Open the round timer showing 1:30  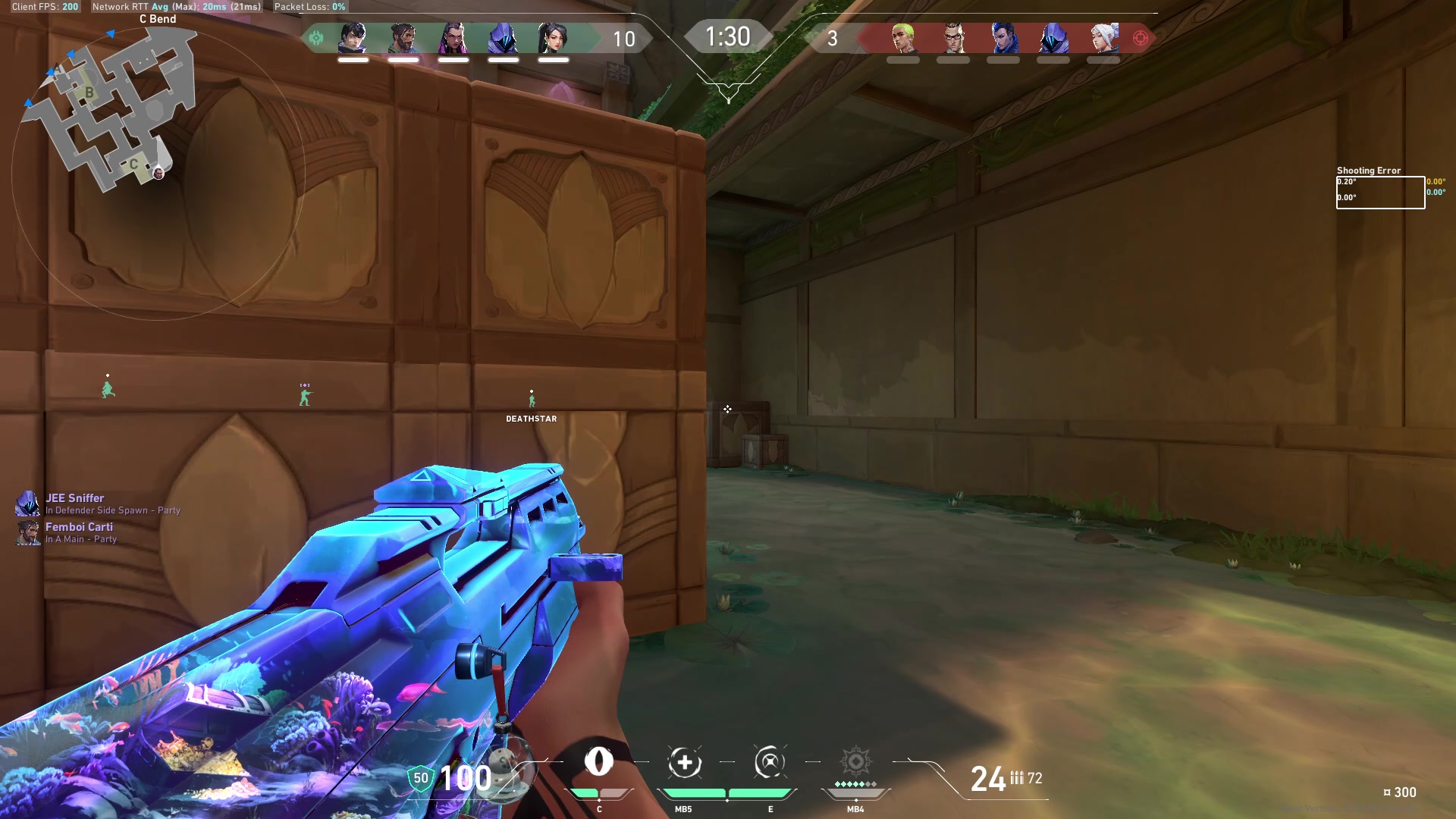(x=727, y=36)
